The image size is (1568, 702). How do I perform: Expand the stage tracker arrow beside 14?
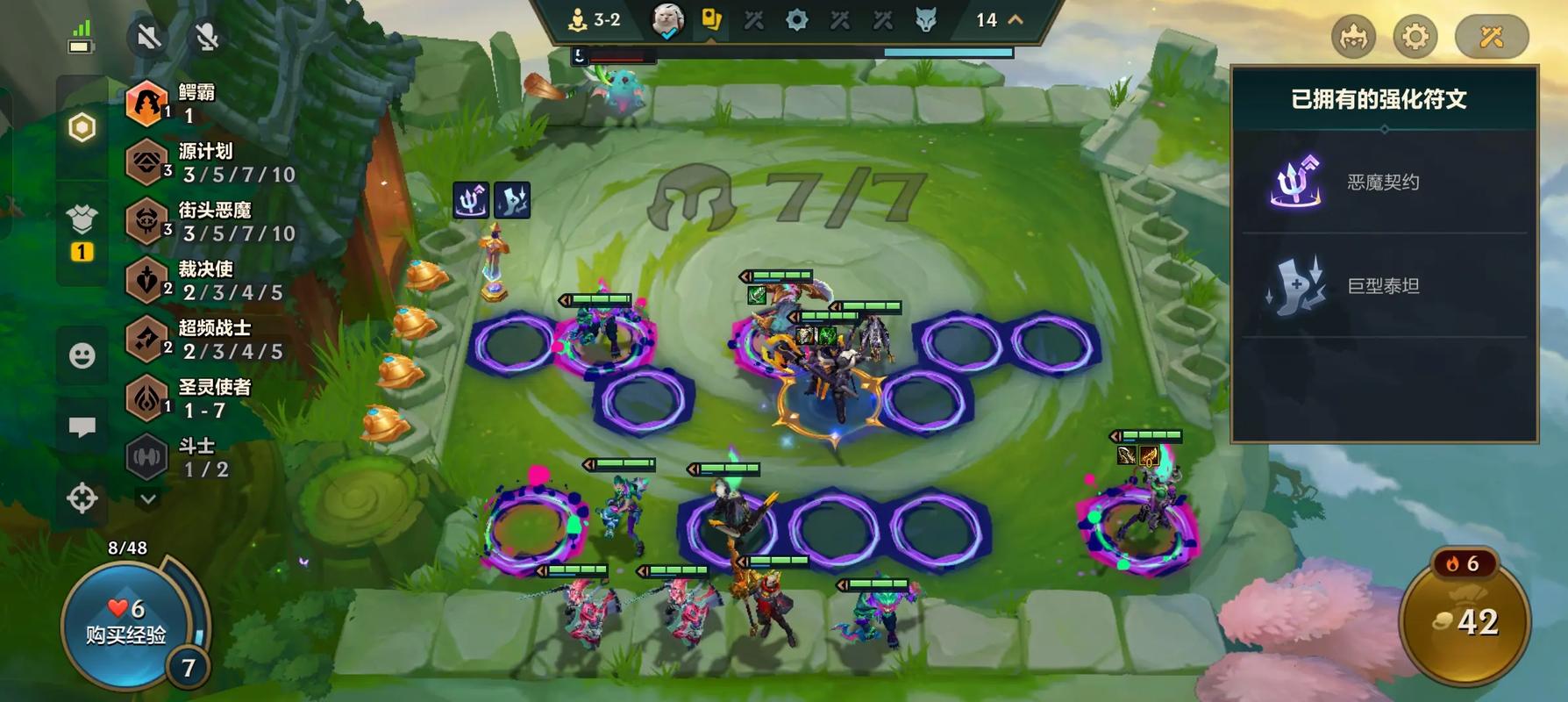1016,19
